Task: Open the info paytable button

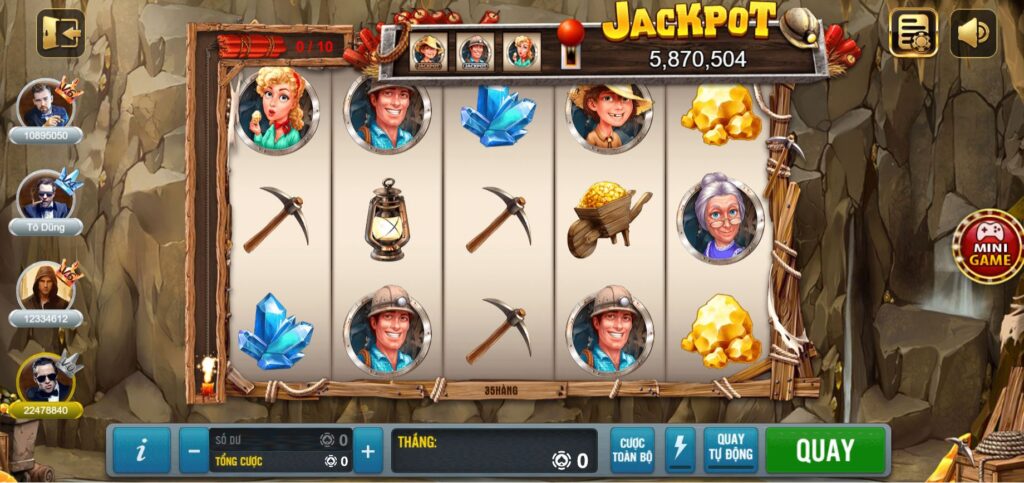Action: (x=140, y=451)
